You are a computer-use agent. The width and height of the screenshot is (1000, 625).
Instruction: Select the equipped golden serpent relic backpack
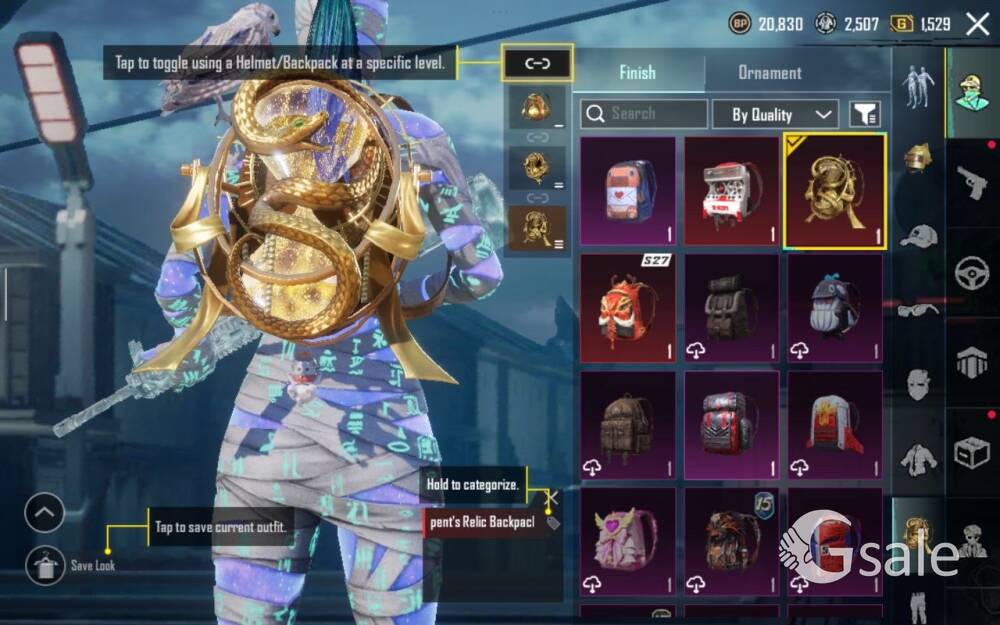tap(836, 191)
